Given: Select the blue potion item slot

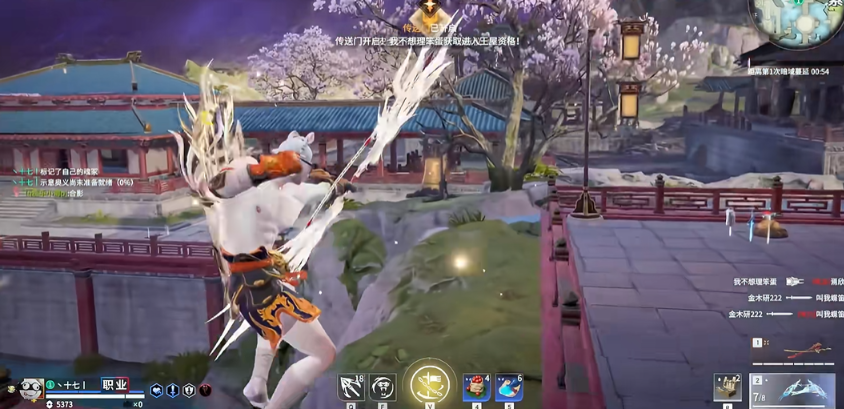Looking at the screenshot, I should tap(508, 387).
